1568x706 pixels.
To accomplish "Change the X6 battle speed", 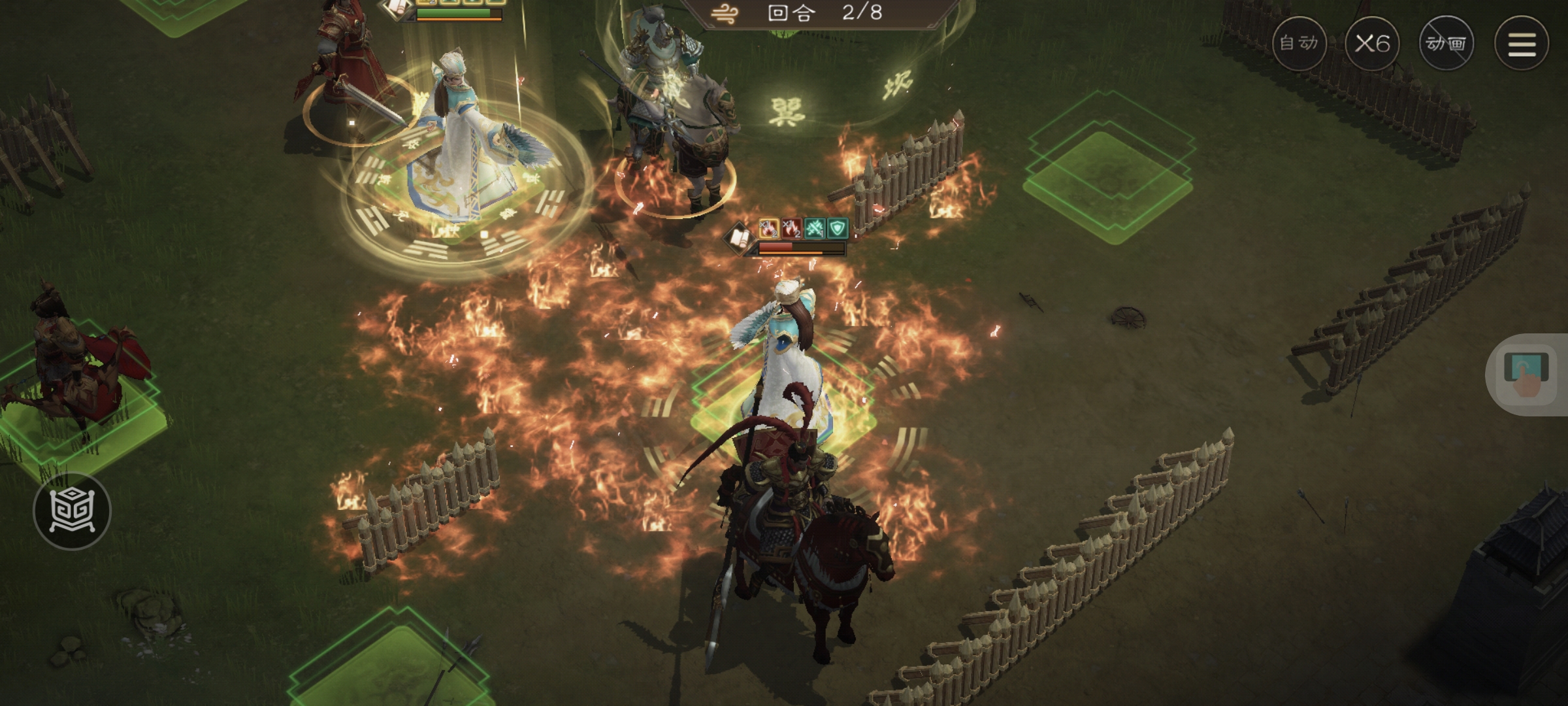I will point(1372,44).
